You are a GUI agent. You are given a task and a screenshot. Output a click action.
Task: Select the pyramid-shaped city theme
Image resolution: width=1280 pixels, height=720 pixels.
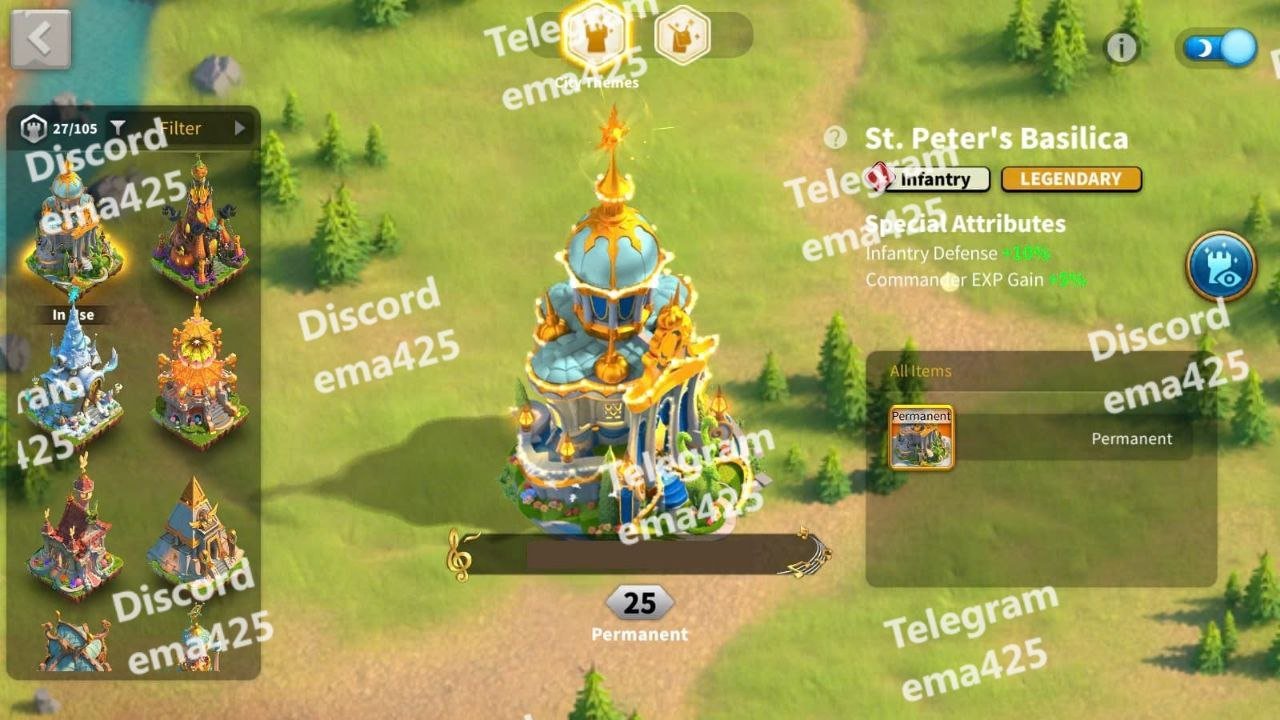click(x=197, y=530)
